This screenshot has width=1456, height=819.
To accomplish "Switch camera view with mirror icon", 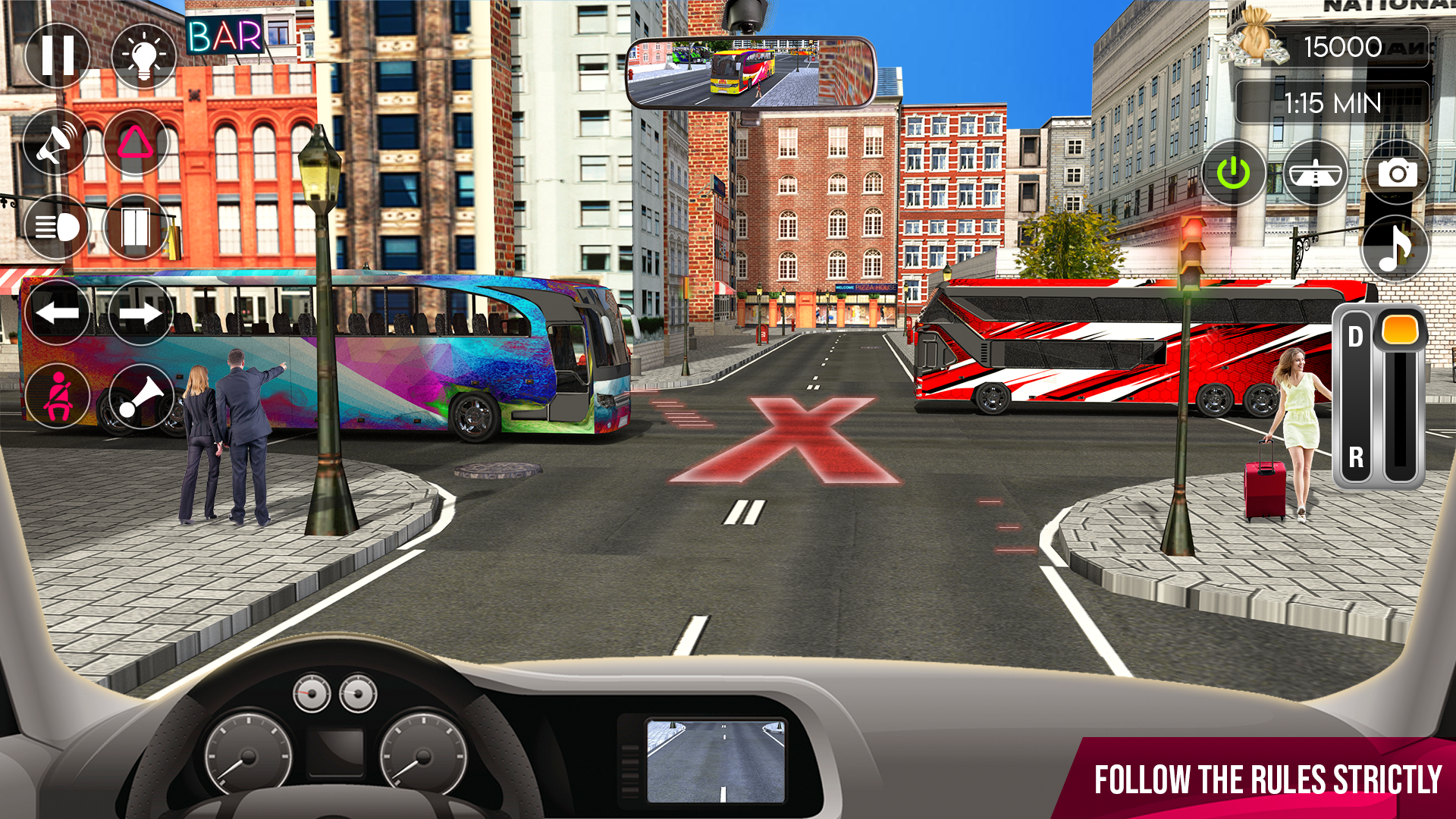I will 1314,173.
